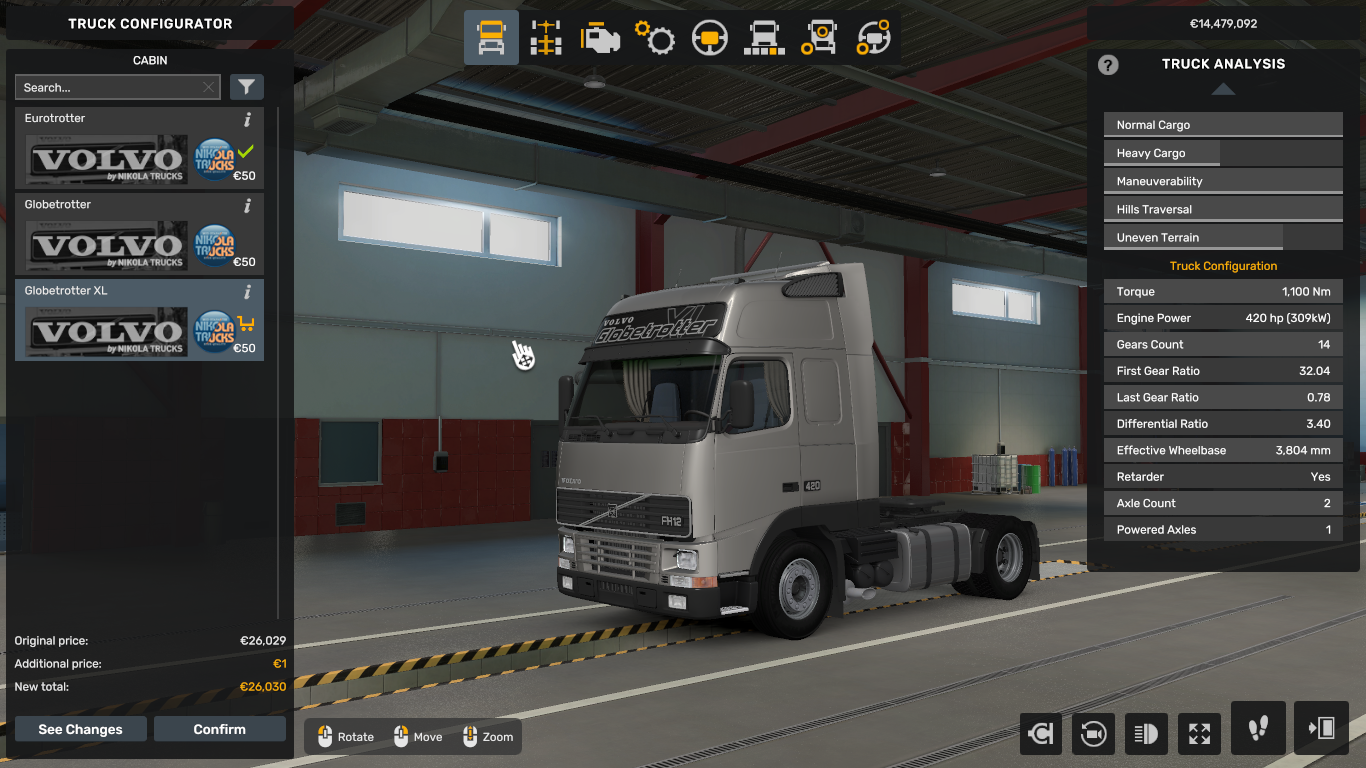Click the cabin search field
This screenshot has width=1366, height=768.
pos(108,88)
